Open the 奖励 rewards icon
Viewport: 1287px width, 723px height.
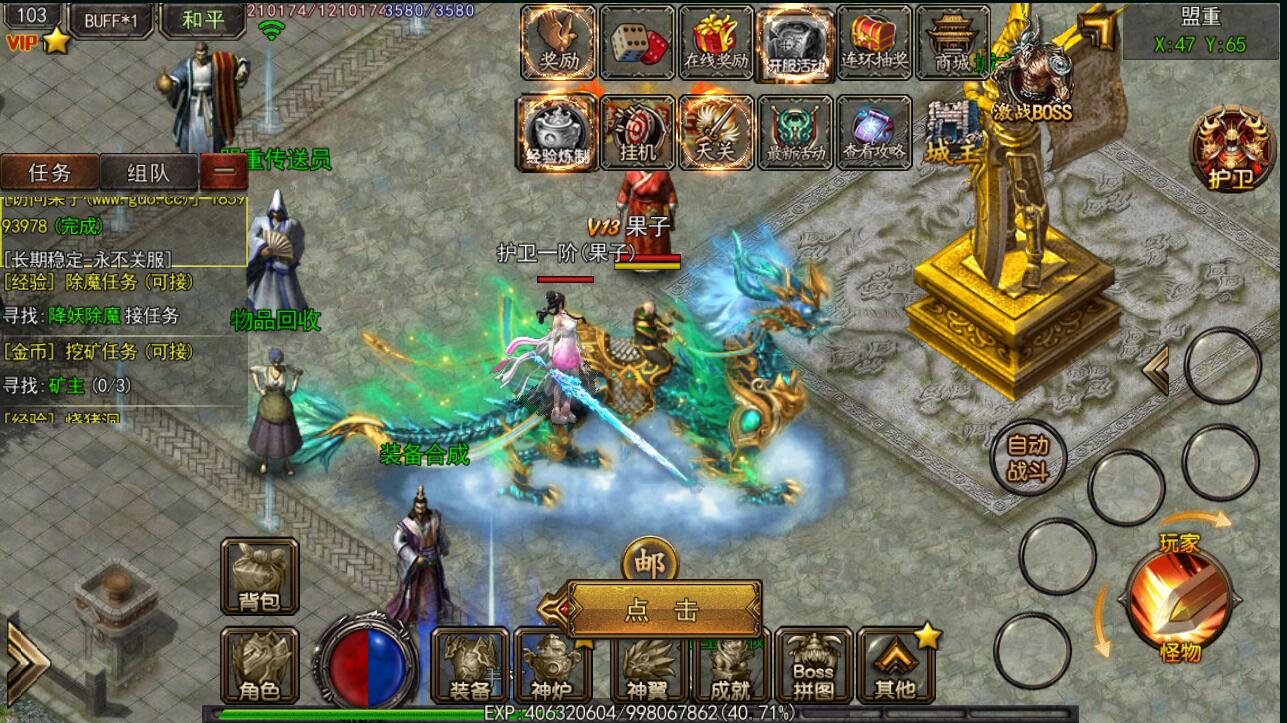558,42
